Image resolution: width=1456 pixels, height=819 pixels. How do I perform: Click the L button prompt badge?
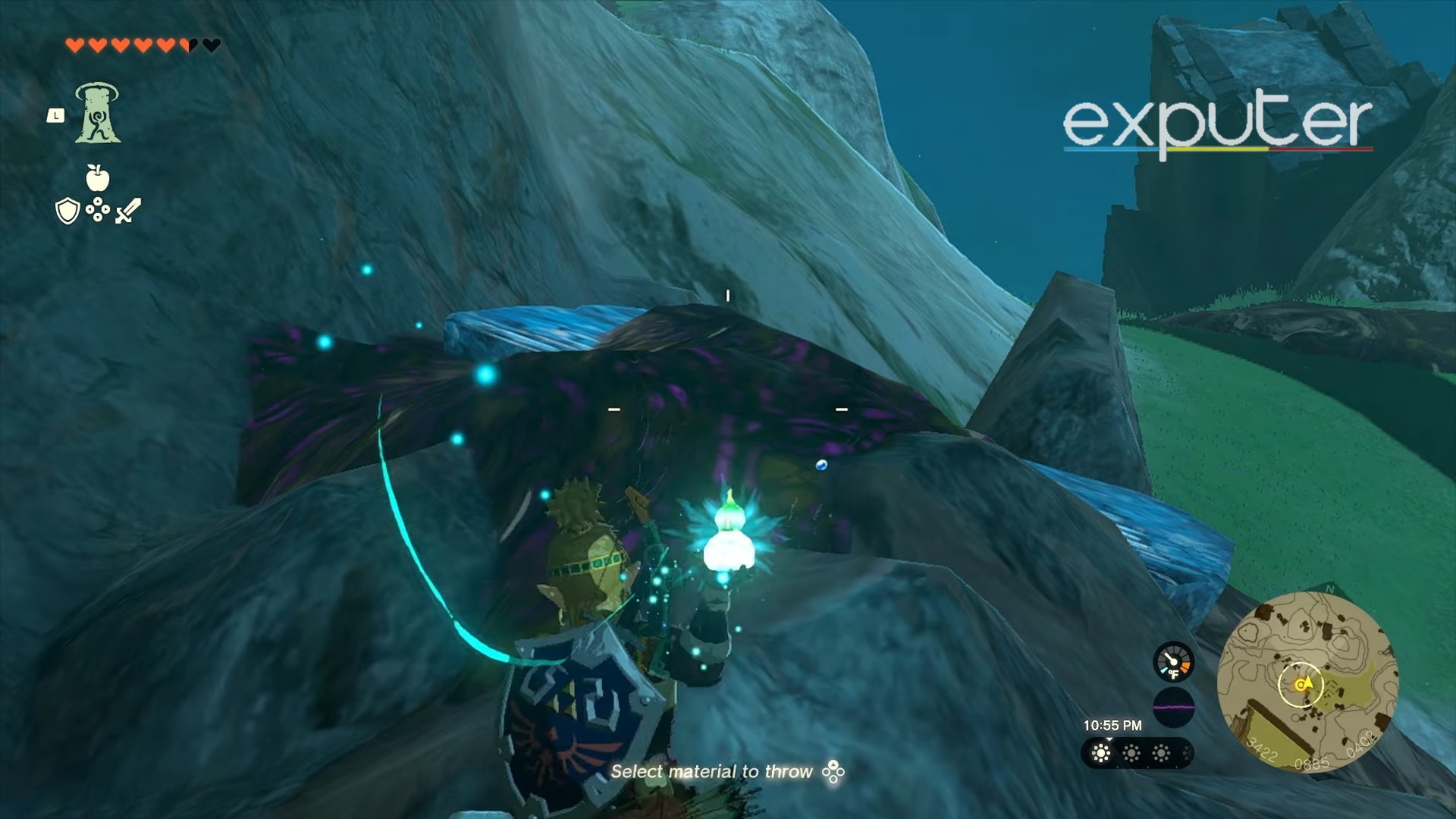pos(56,115)
